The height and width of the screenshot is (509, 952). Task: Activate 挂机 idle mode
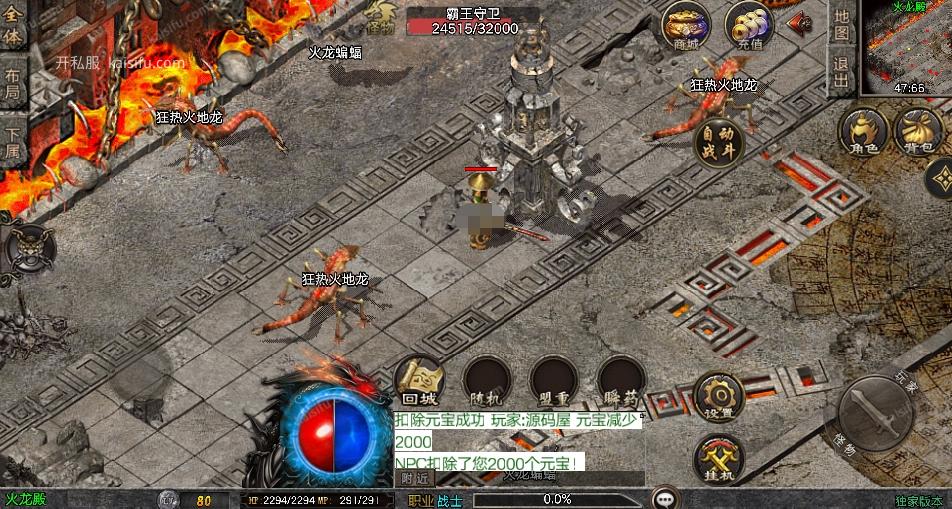click(718, 459)
